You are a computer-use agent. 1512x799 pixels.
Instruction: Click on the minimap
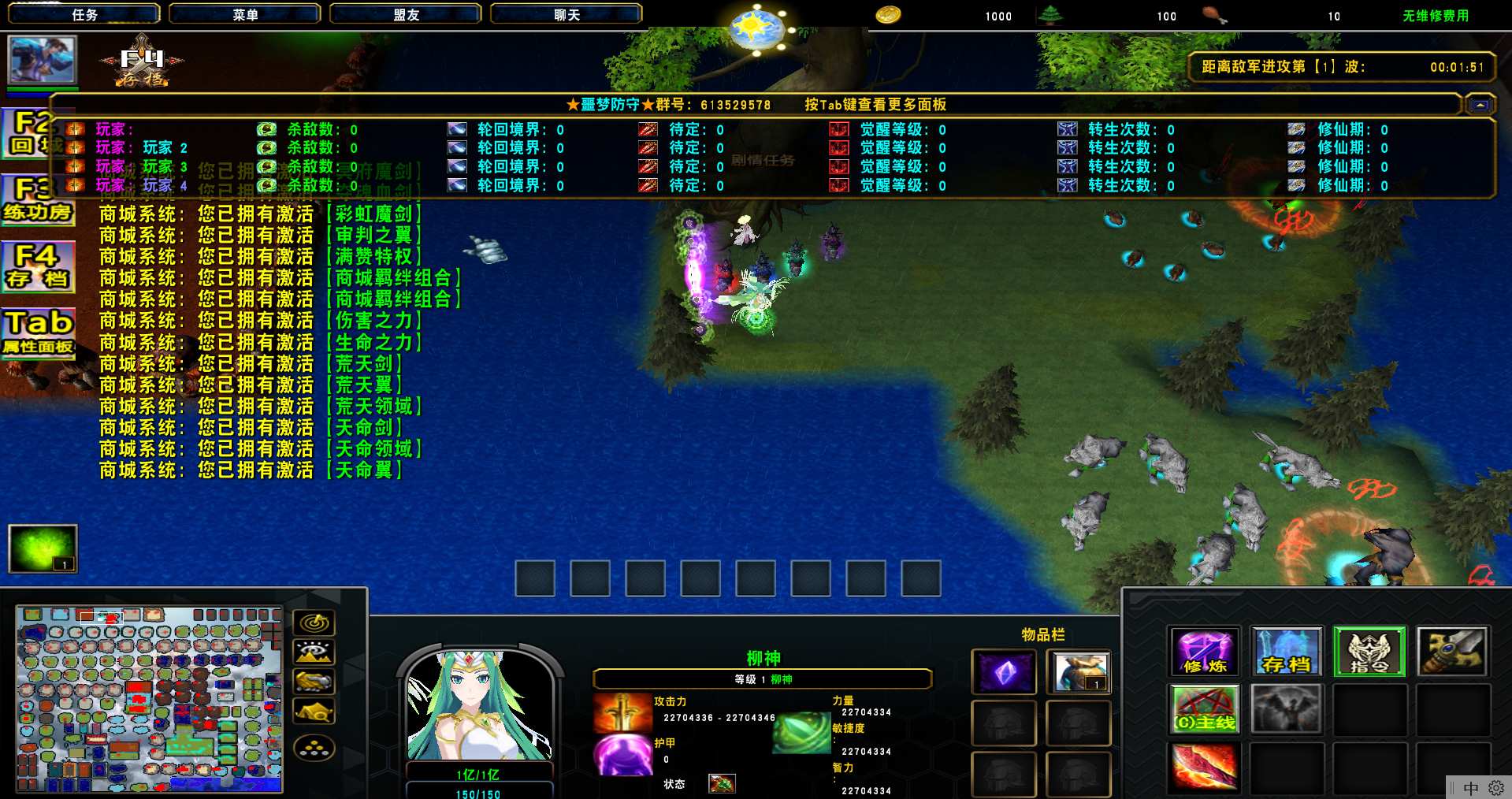pos(149,699)
